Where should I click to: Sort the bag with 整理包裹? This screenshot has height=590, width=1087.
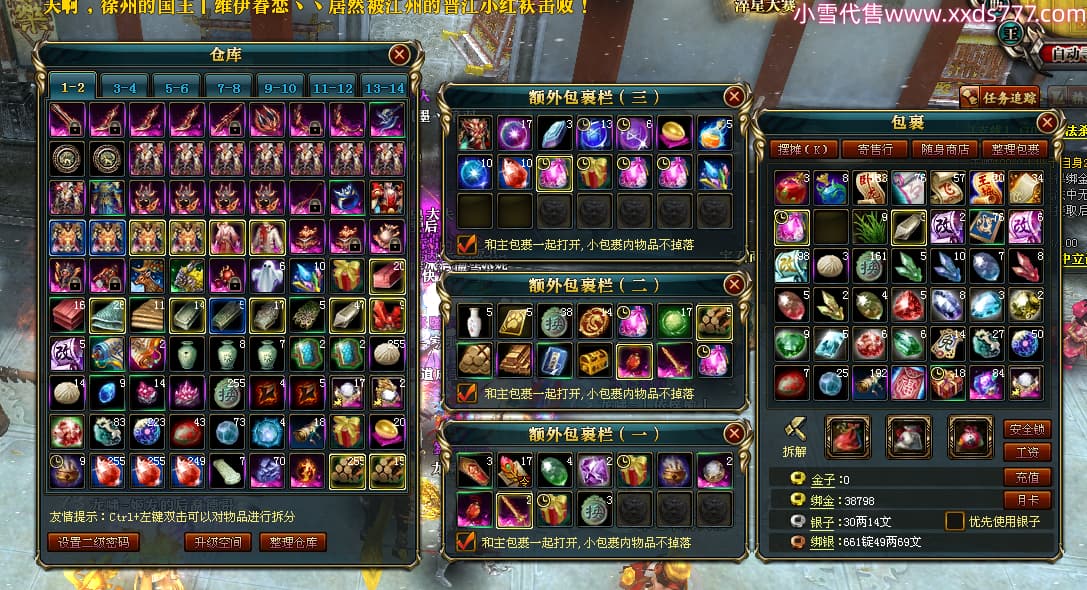(x=1013, y=150)
